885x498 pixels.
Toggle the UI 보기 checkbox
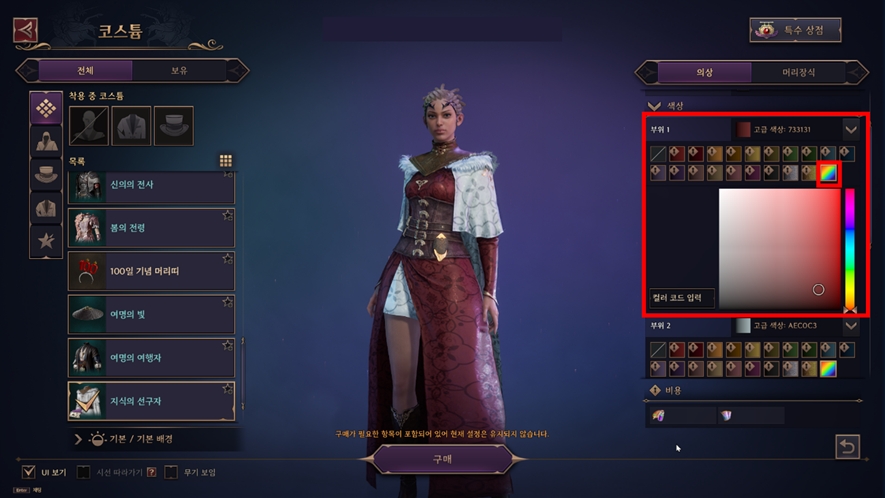28,471
